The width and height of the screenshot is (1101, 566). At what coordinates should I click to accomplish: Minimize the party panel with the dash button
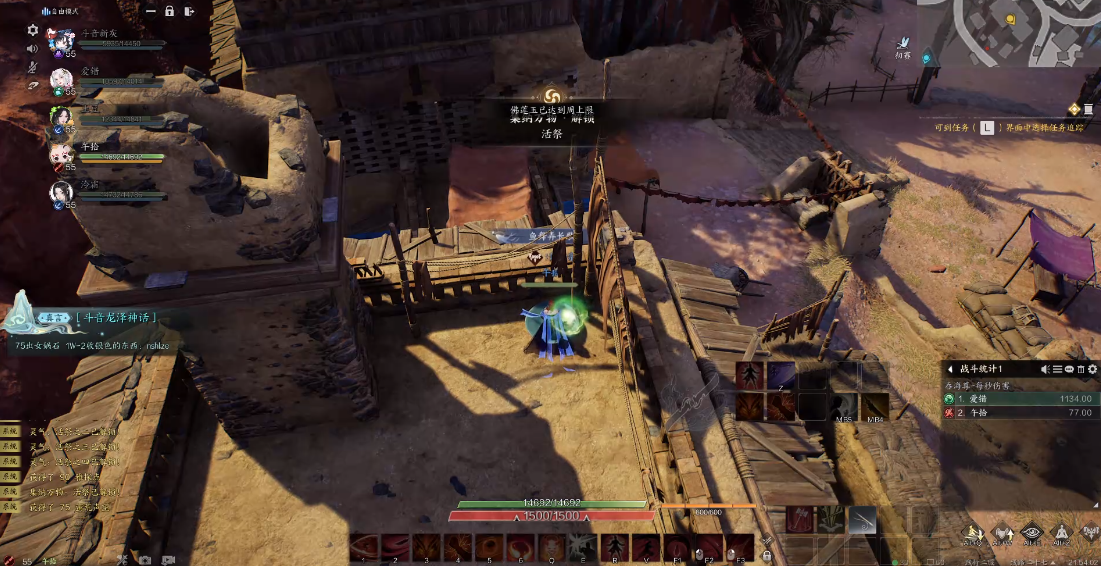click(150, 11)
